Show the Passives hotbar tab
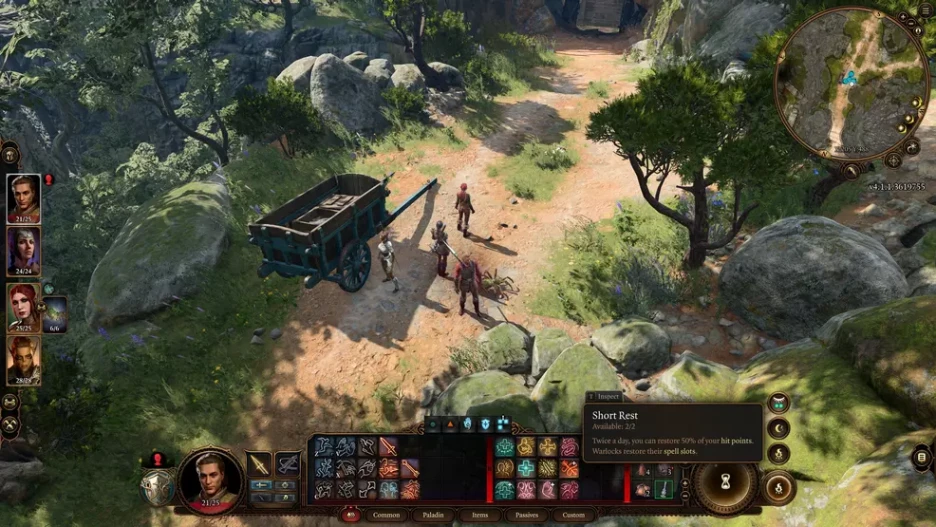 527,515
